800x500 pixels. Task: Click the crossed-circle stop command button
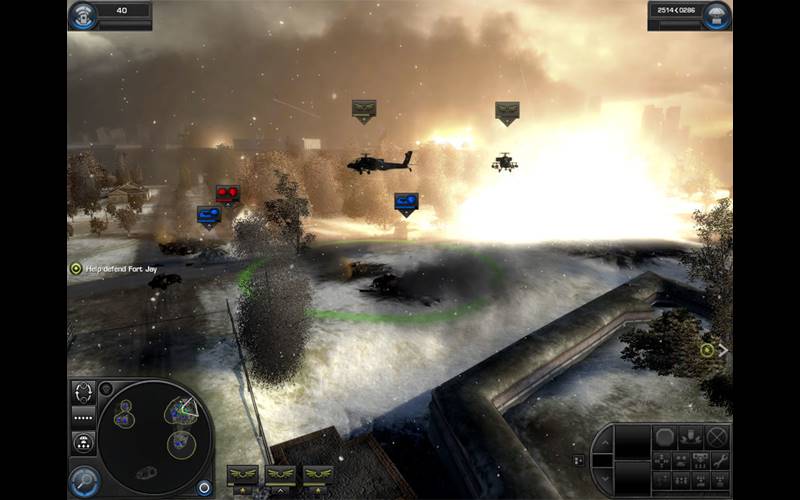pos(717,436)
